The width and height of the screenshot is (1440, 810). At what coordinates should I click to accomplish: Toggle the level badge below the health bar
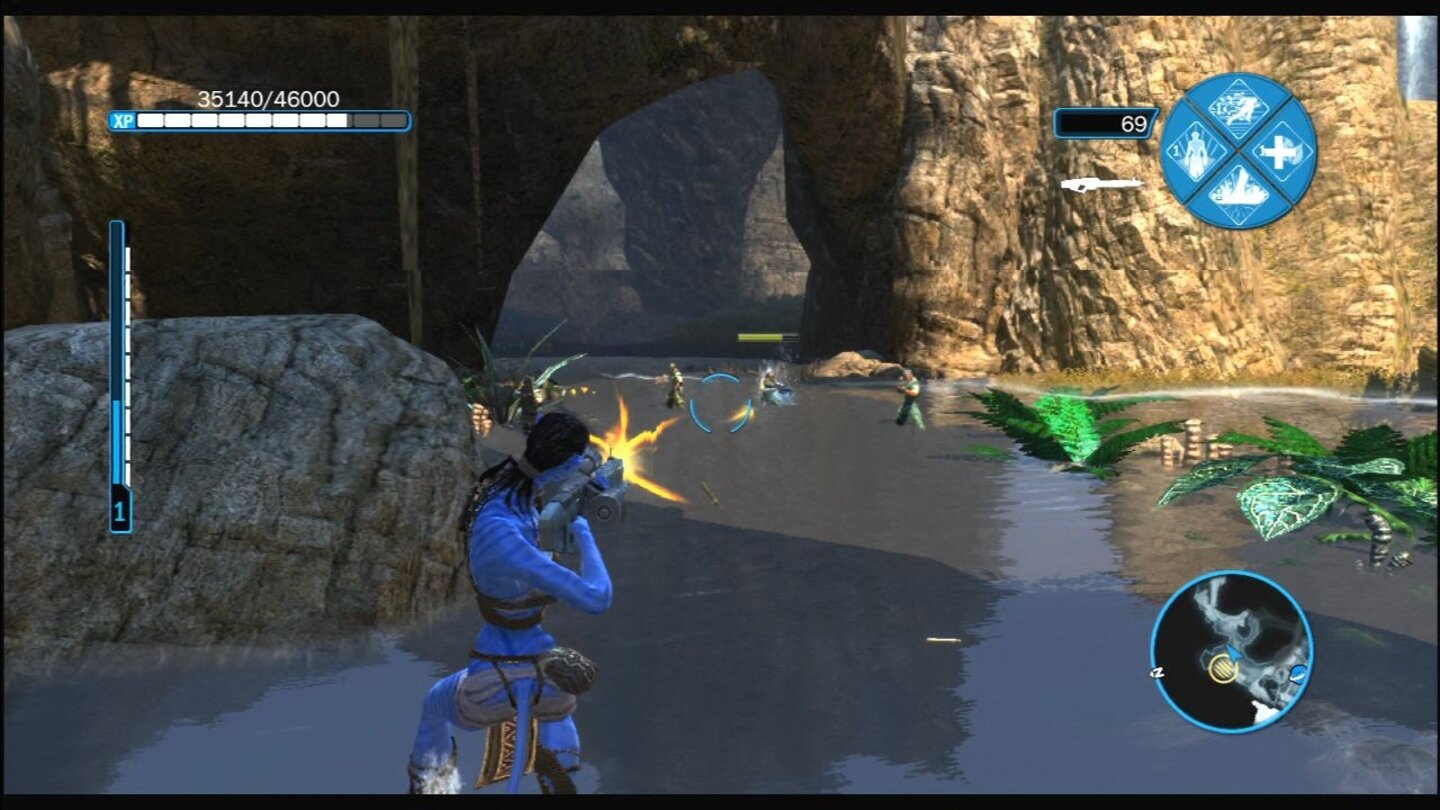pos(119,509)
